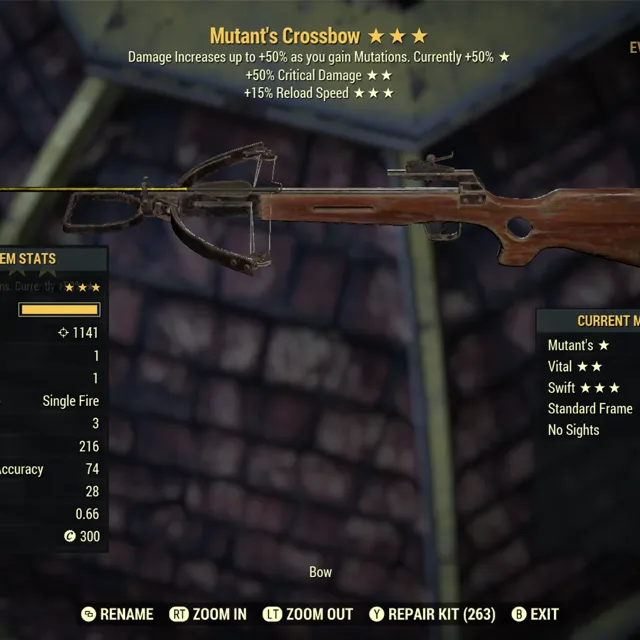Select ZOOM OUT on the weapon

[x=309, y=614]
